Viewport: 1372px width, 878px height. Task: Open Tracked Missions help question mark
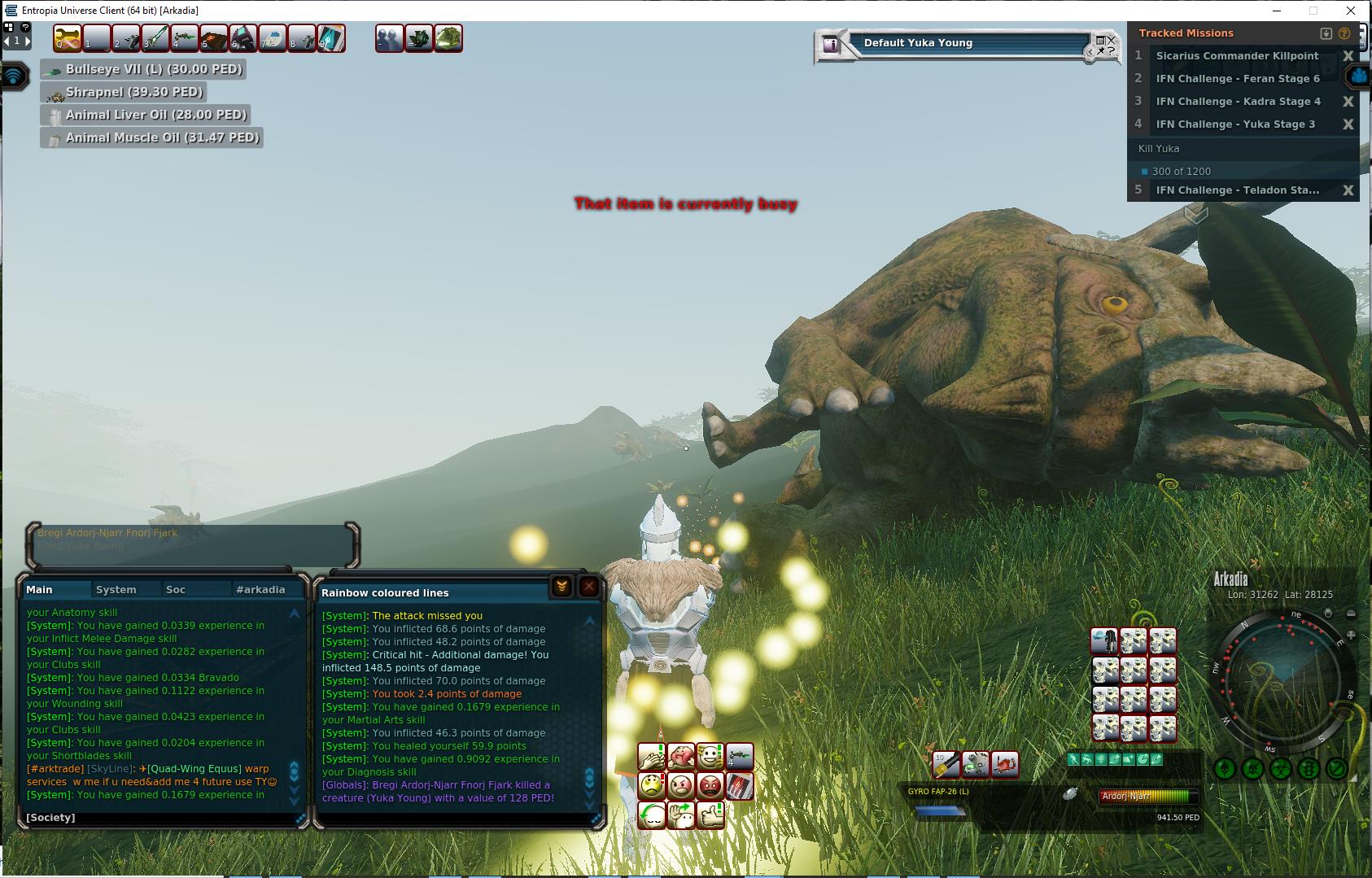(x=1344, y=33)
